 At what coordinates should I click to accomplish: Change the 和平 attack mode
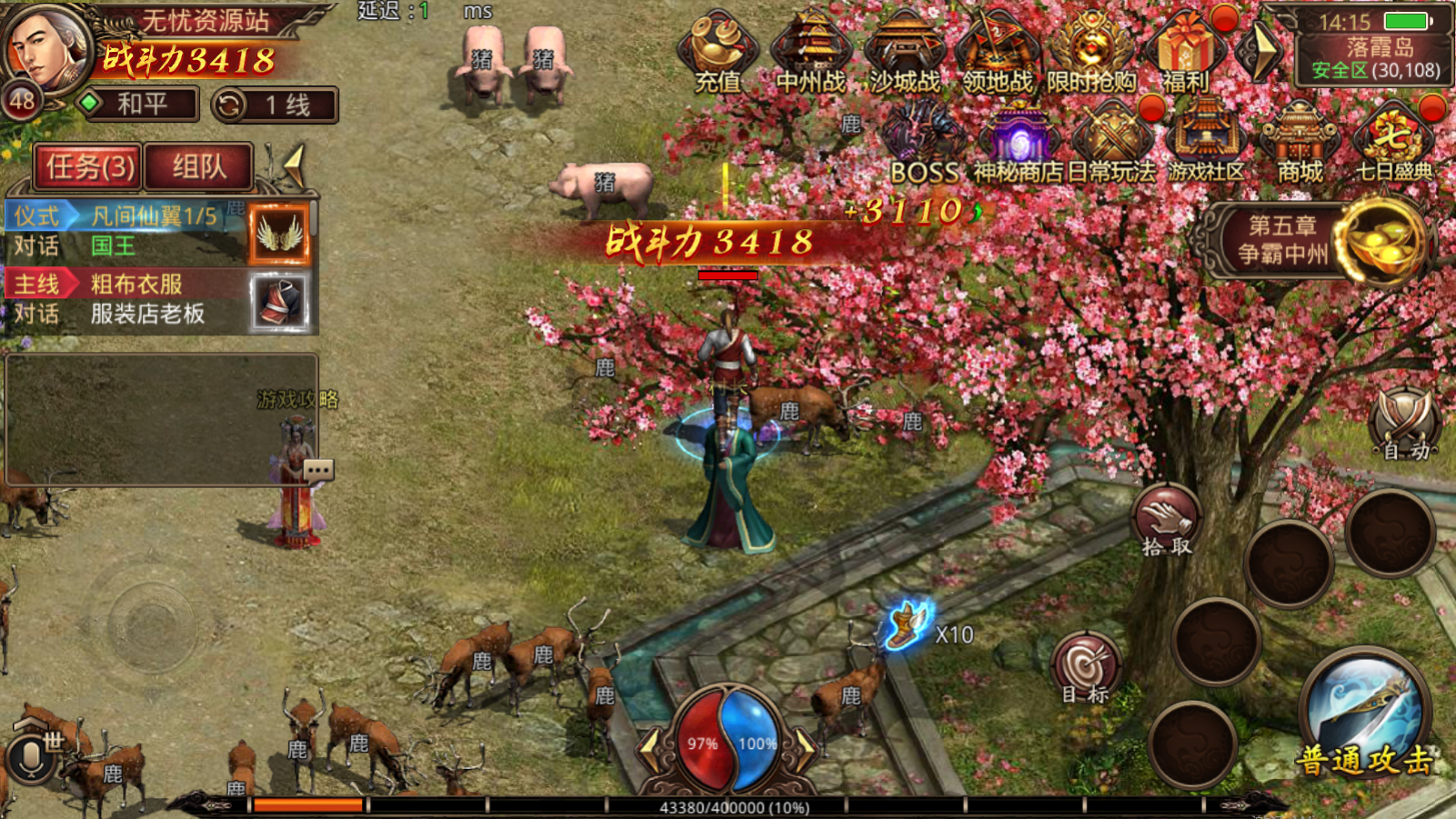[x=141, y=105]
